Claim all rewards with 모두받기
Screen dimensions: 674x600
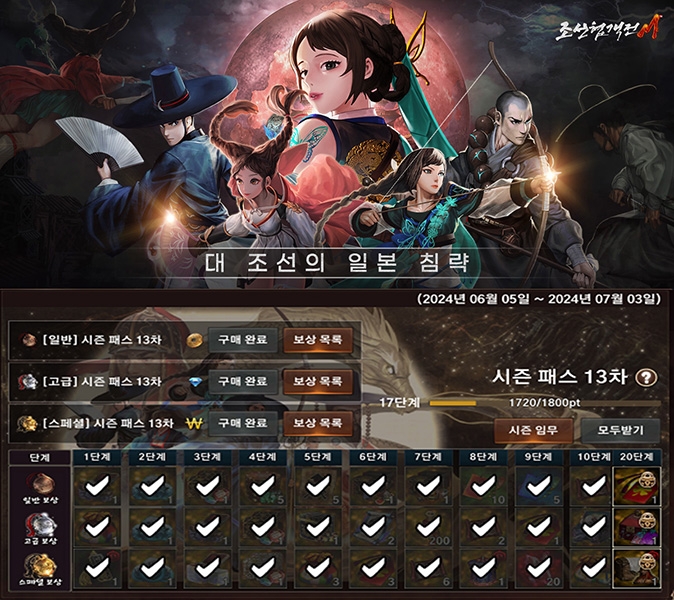[619, 431]
